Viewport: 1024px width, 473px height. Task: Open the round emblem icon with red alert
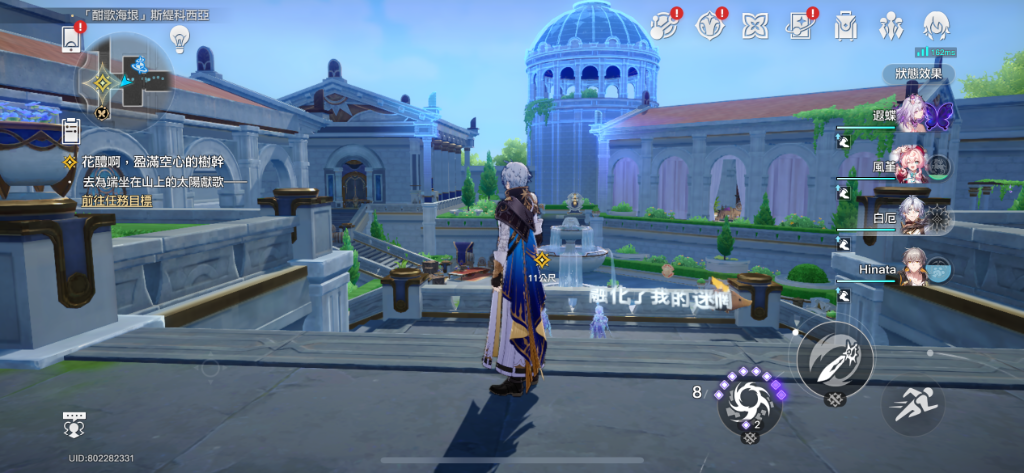(709, 26)
